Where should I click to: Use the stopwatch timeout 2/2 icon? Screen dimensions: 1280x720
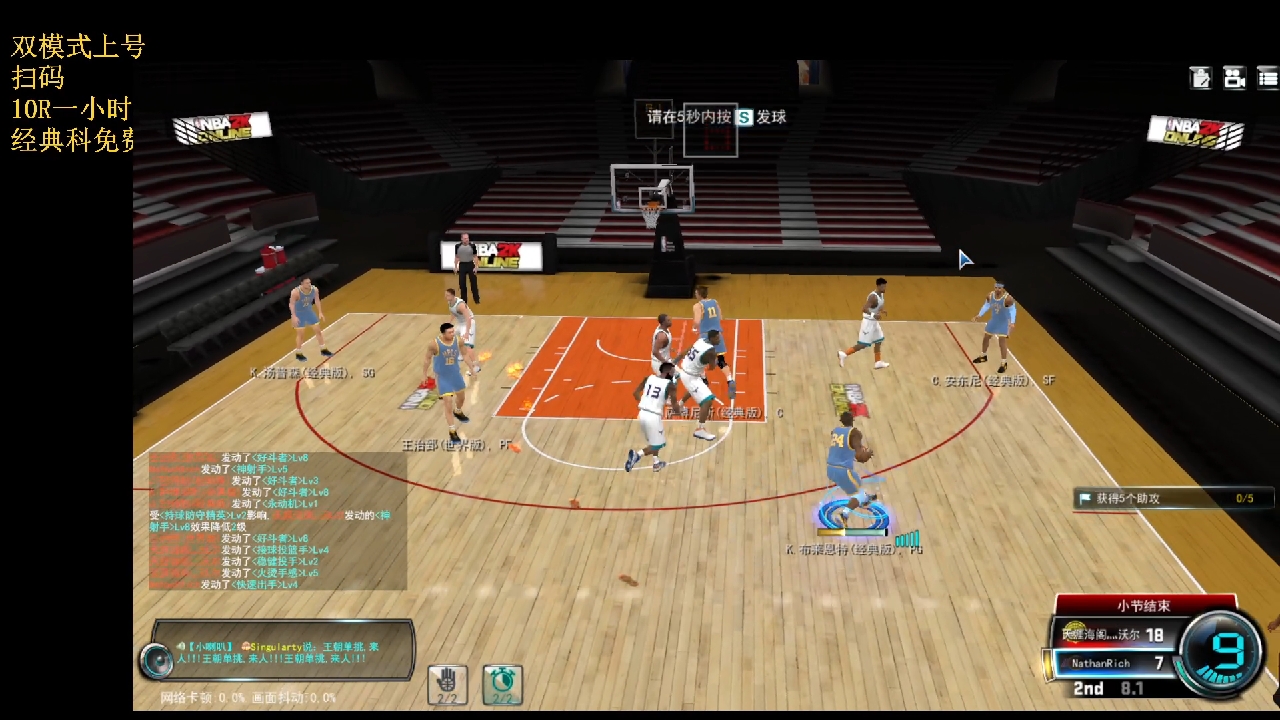coord(502,685)
